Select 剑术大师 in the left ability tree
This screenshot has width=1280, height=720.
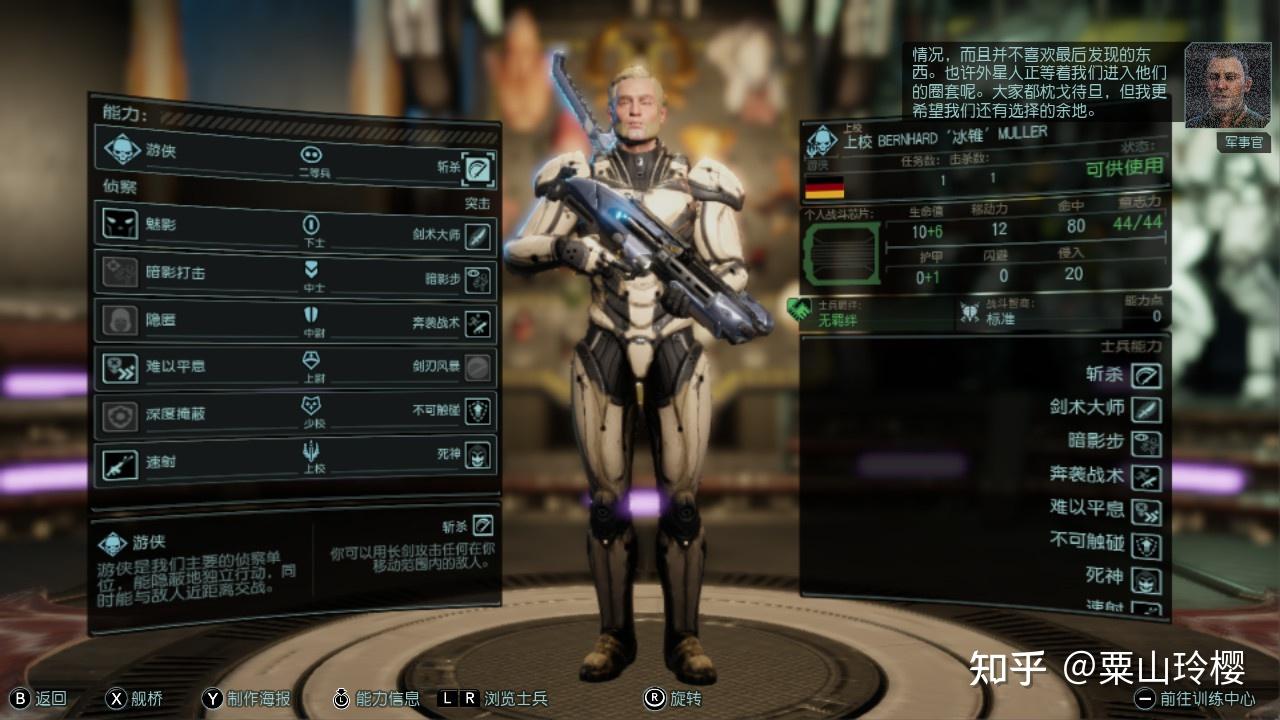pos(478,236)
